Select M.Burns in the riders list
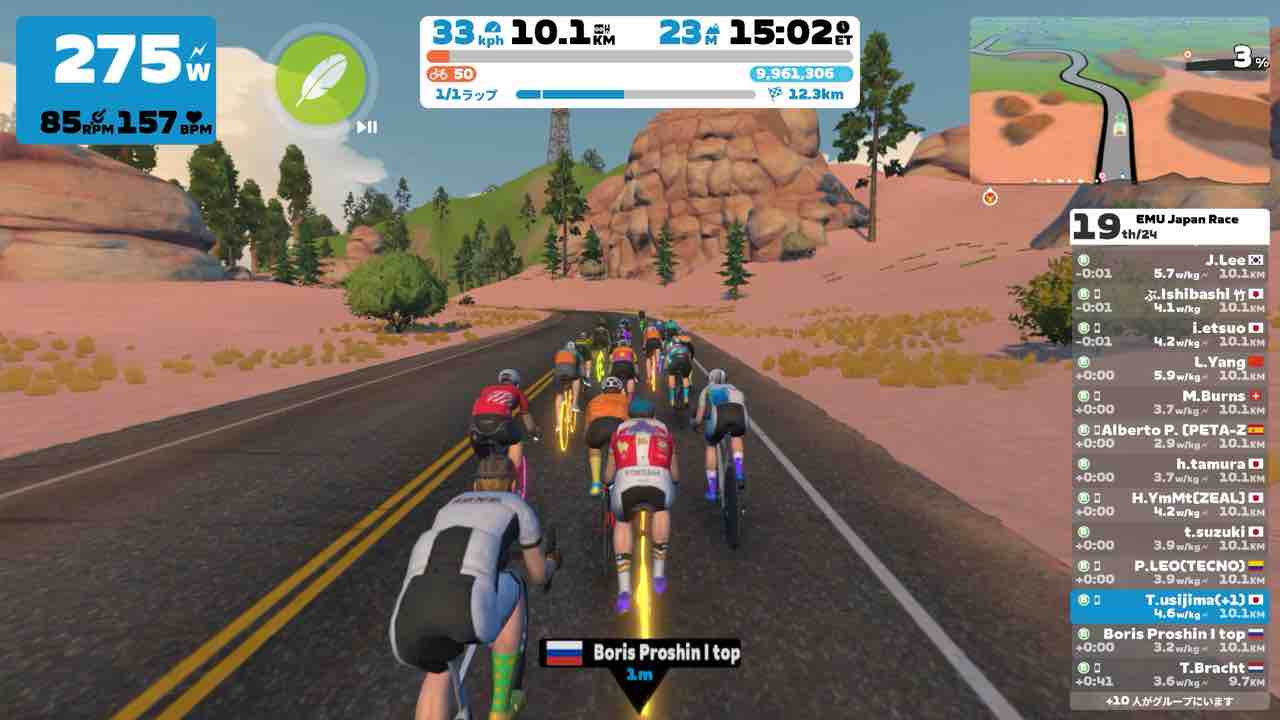 coord(1169,402)
